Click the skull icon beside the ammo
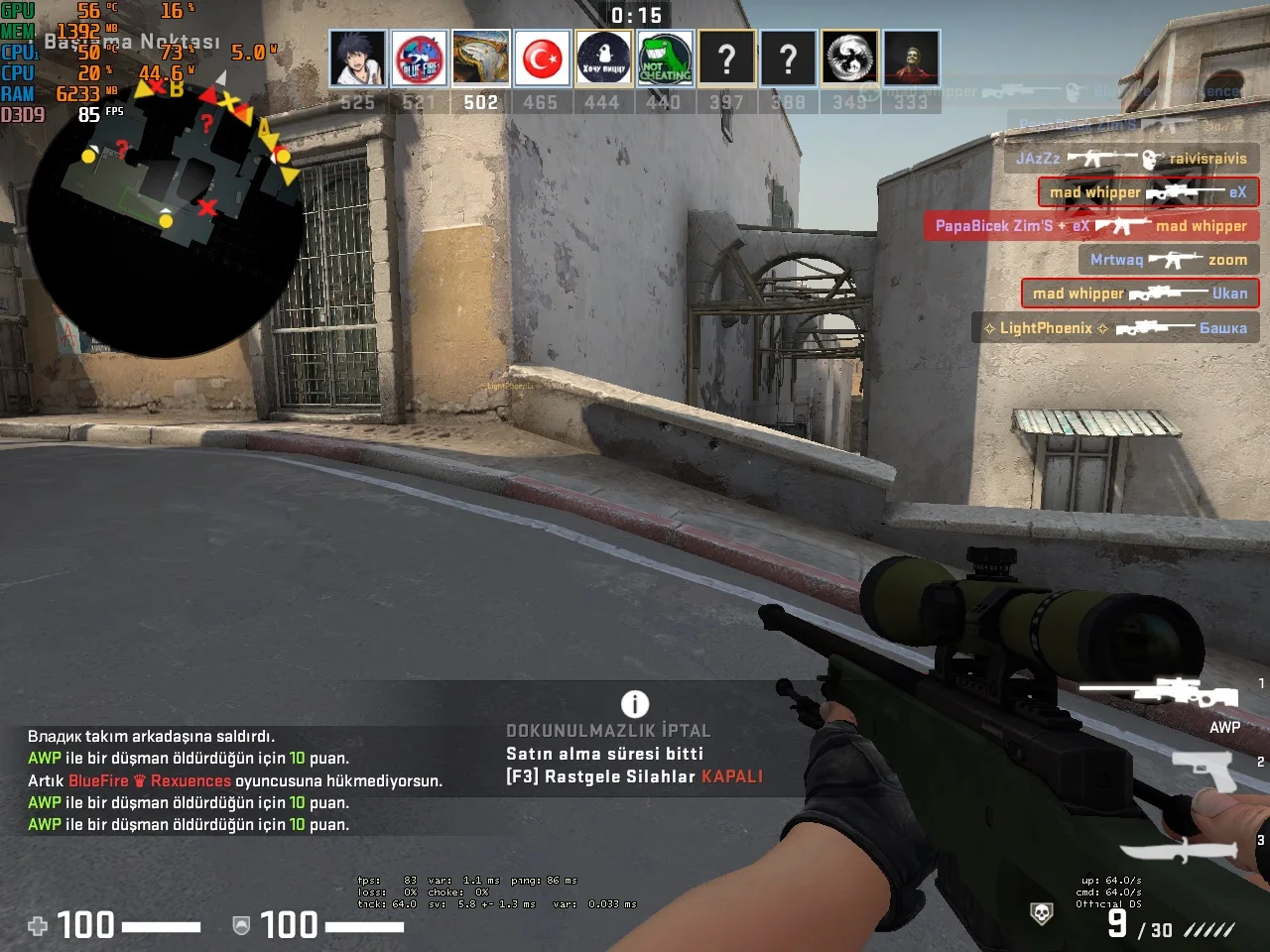The image size is (1270, 952). (1041, 913)
